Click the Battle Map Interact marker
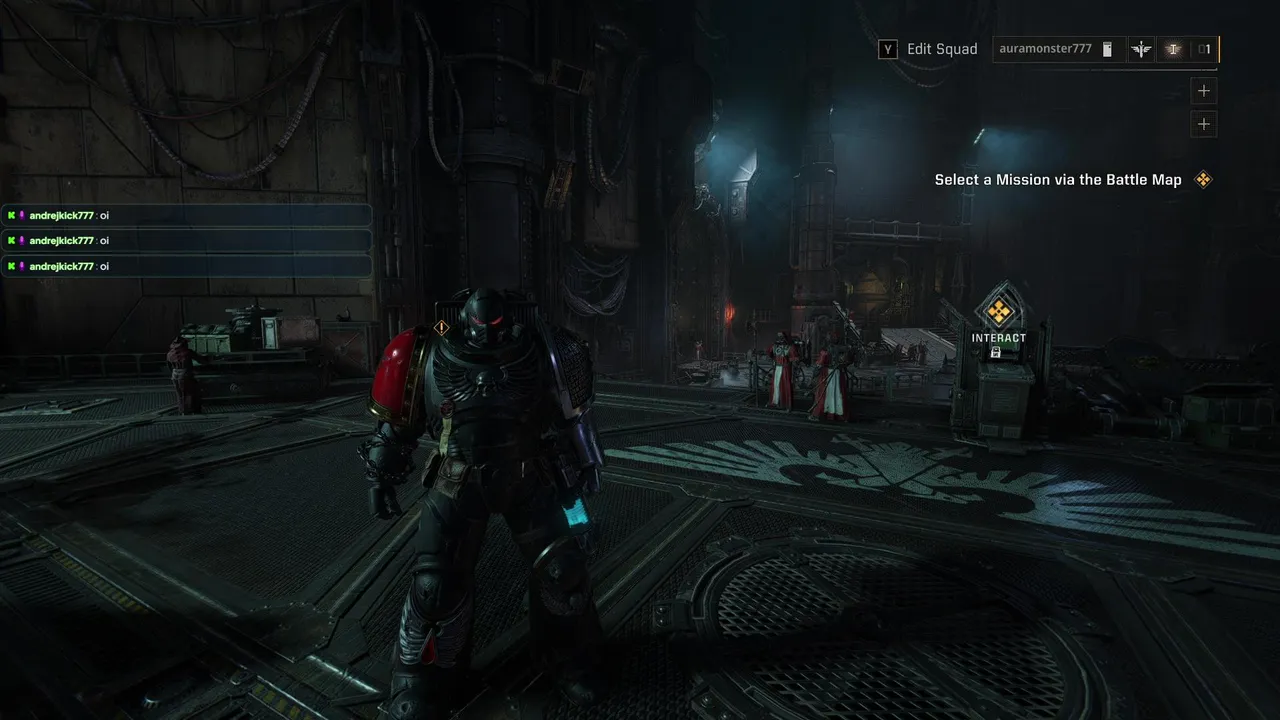The image size is (1280, 720). tap(998, 313)
